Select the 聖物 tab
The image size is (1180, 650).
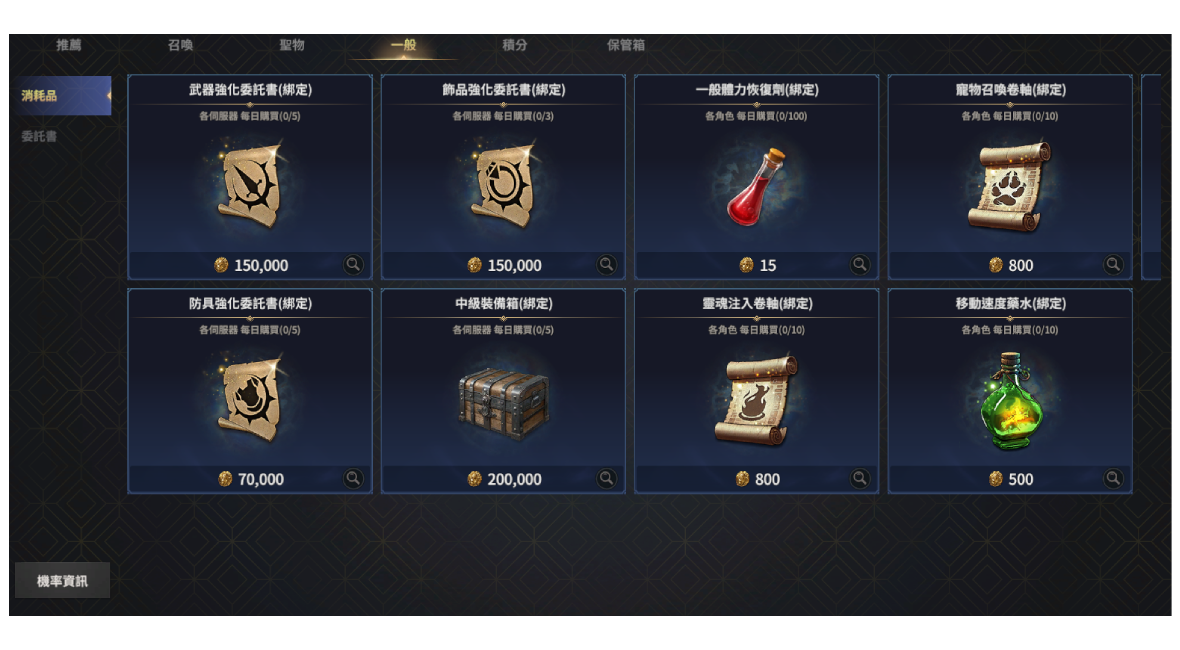292,45
